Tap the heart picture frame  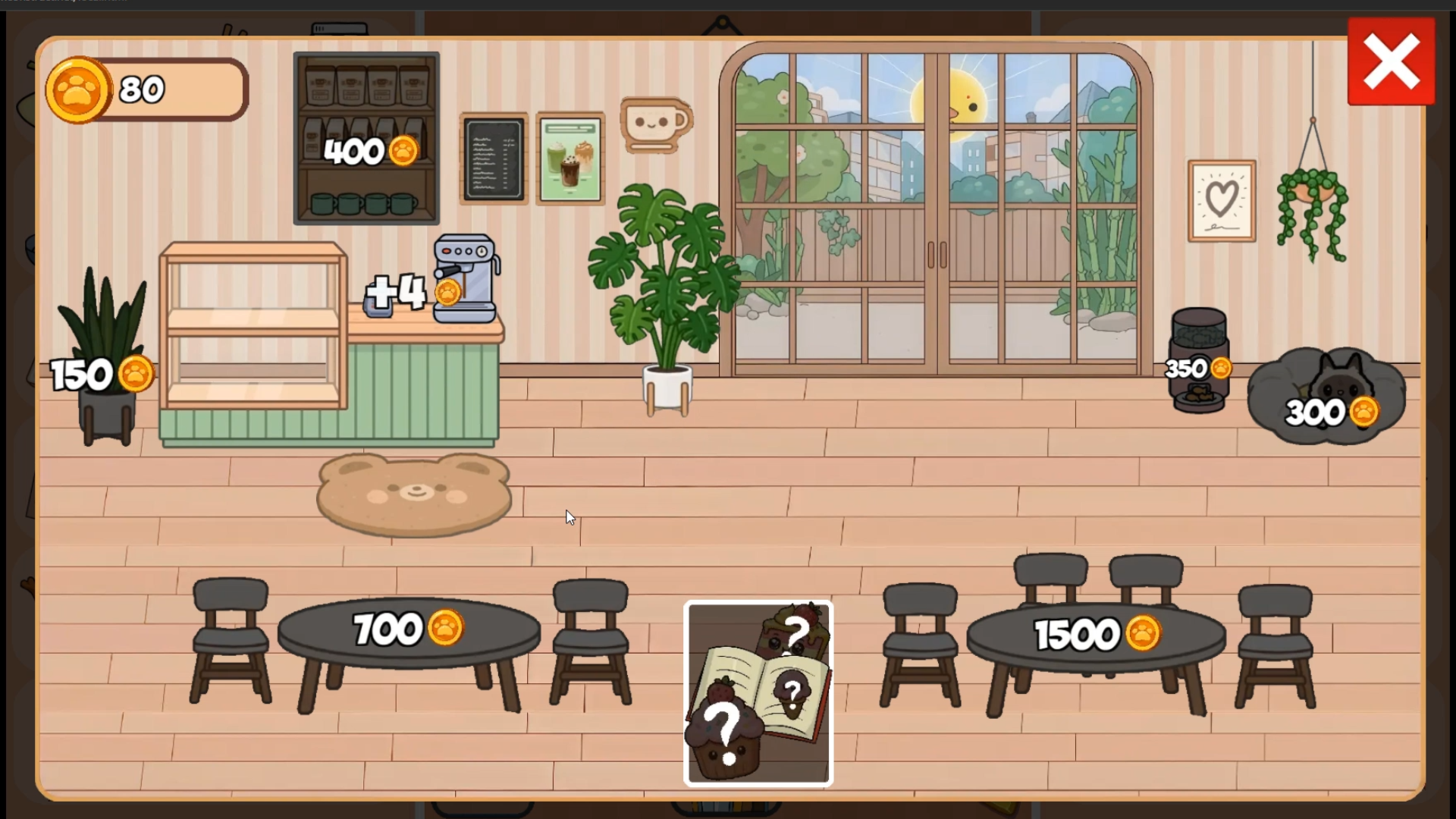1221,201
